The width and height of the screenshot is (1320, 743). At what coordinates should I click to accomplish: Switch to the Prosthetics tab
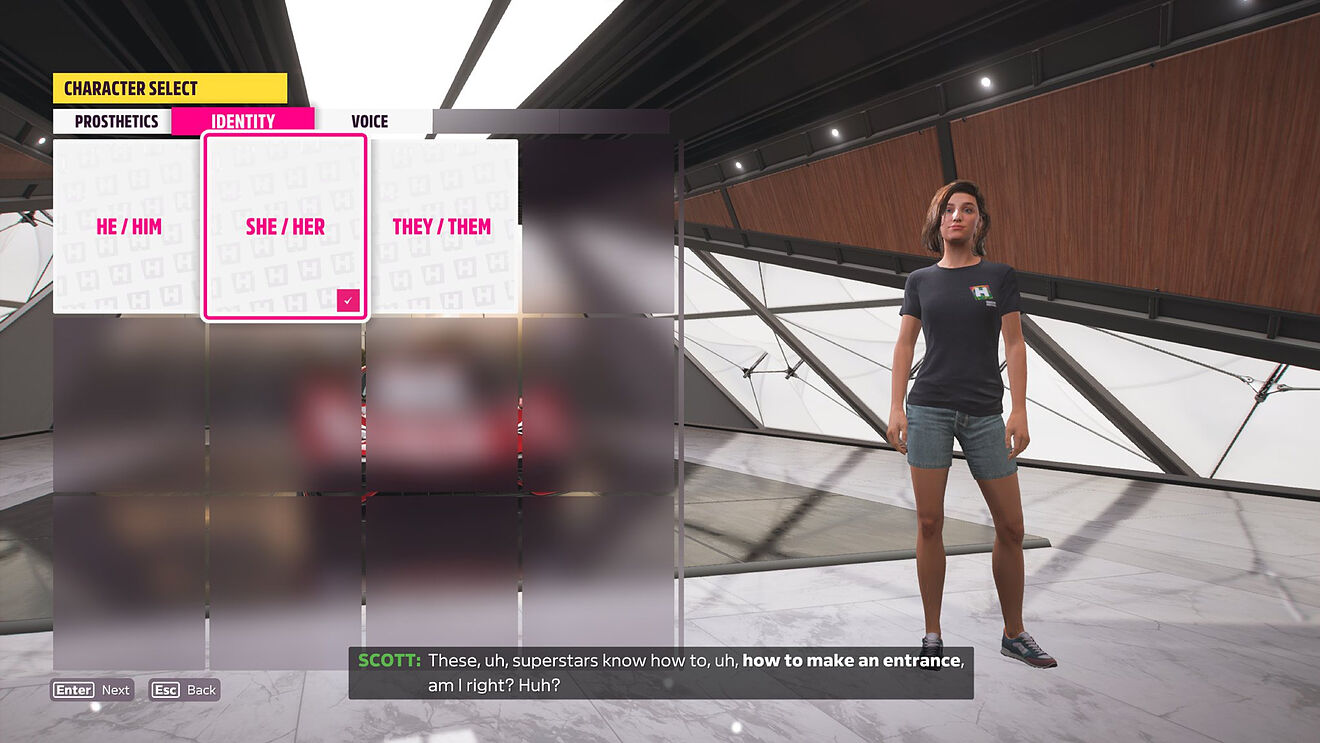click(116, 122)
